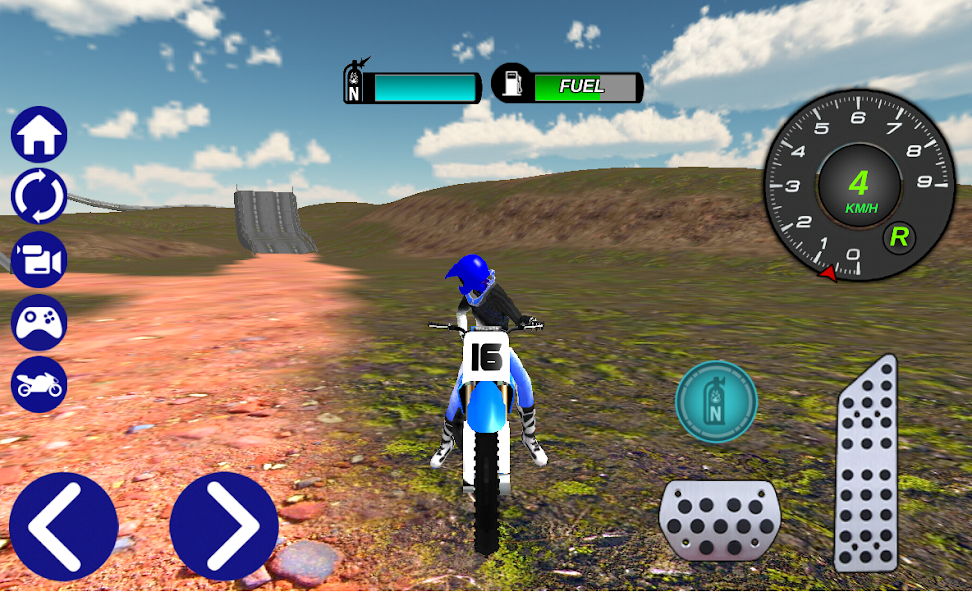
Task: Activate the round nitro boost button
Action: point(716,401)
